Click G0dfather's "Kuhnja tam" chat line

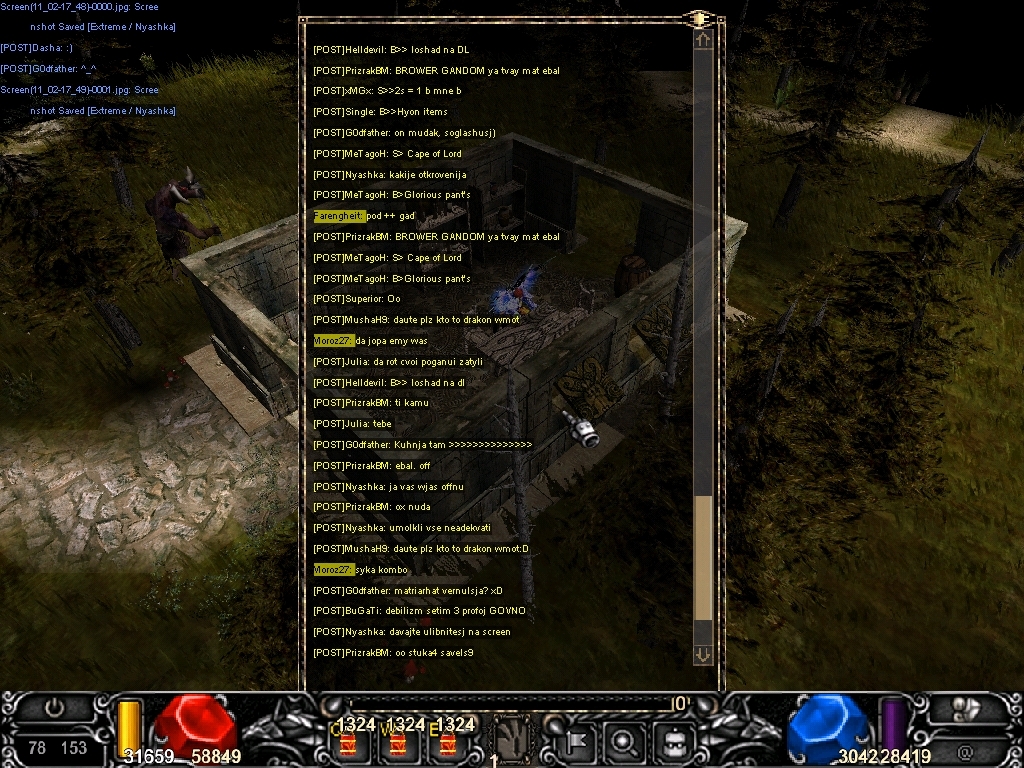click(422, 445)
